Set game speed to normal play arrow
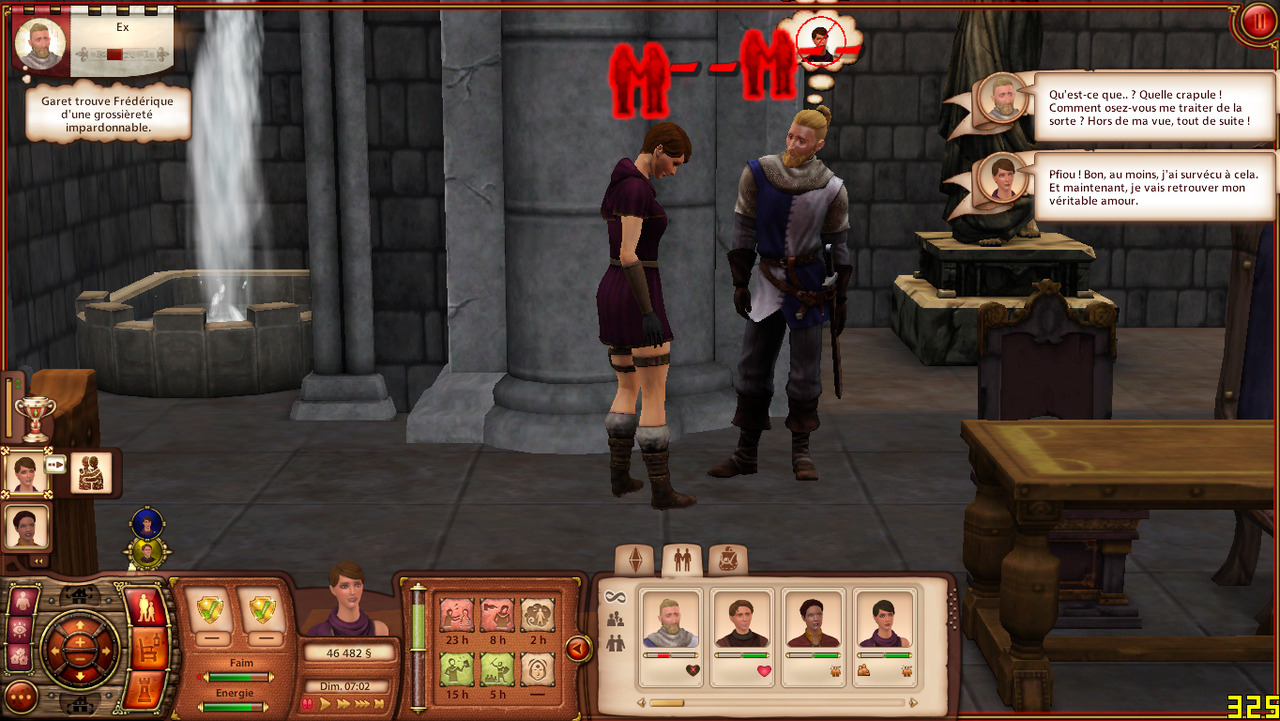Viewport: 1280px width, 721px height. tap(325, 704)
